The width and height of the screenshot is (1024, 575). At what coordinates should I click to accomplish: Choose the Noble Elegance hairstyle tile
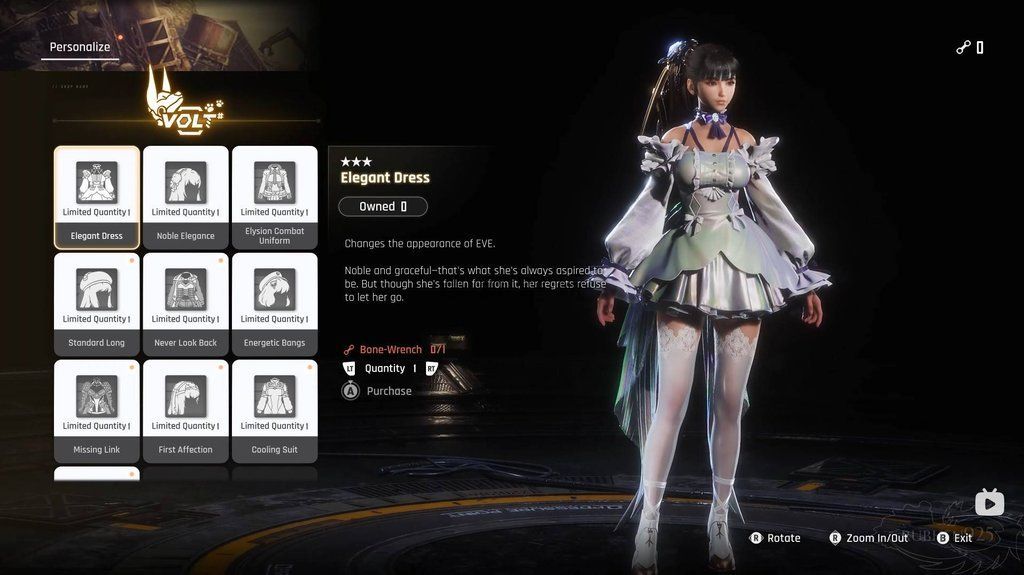click(x=185, y=197)
